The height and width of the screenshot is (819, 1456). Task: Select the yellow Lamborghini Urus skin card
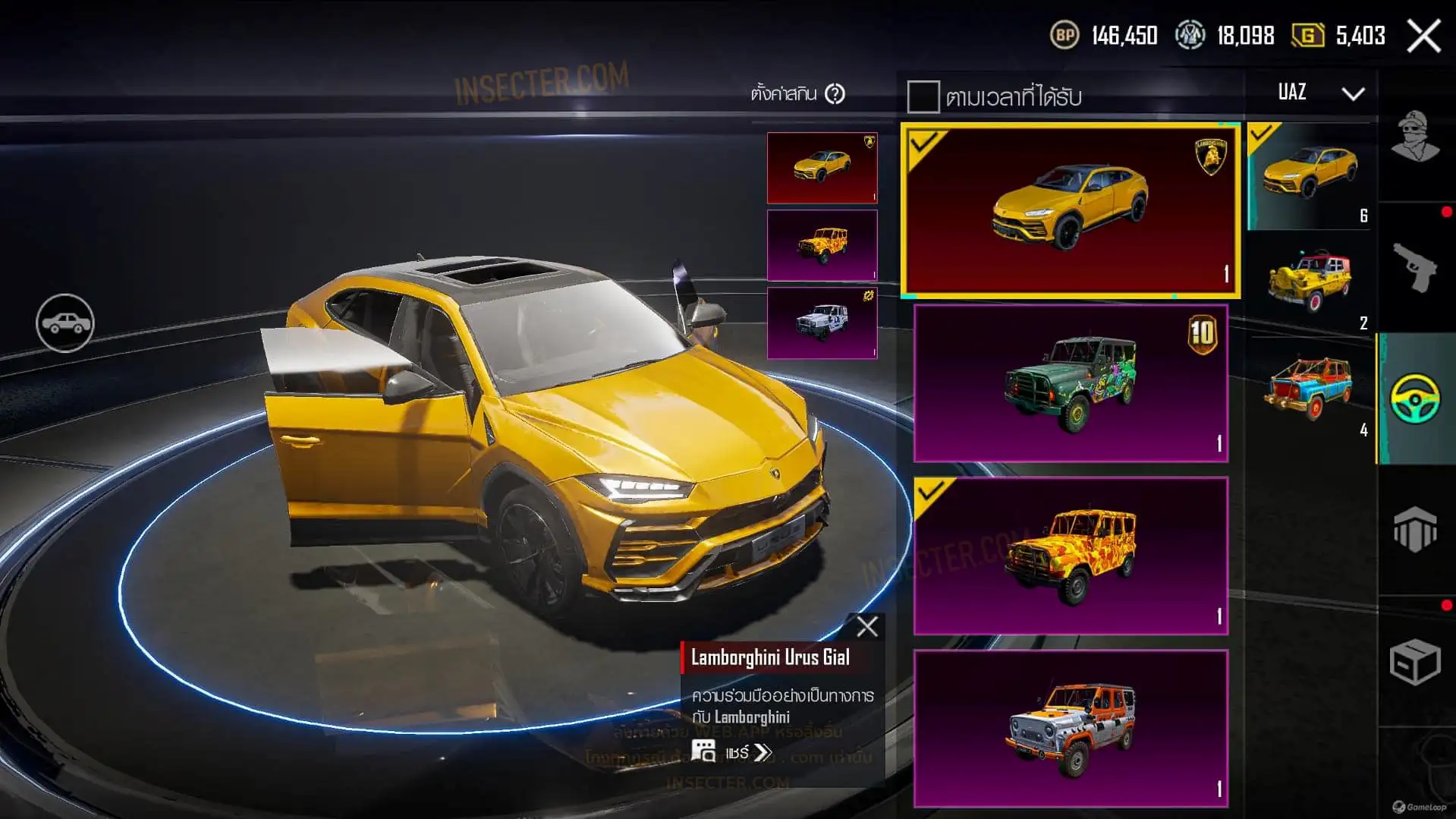[x=1070, y=210]
